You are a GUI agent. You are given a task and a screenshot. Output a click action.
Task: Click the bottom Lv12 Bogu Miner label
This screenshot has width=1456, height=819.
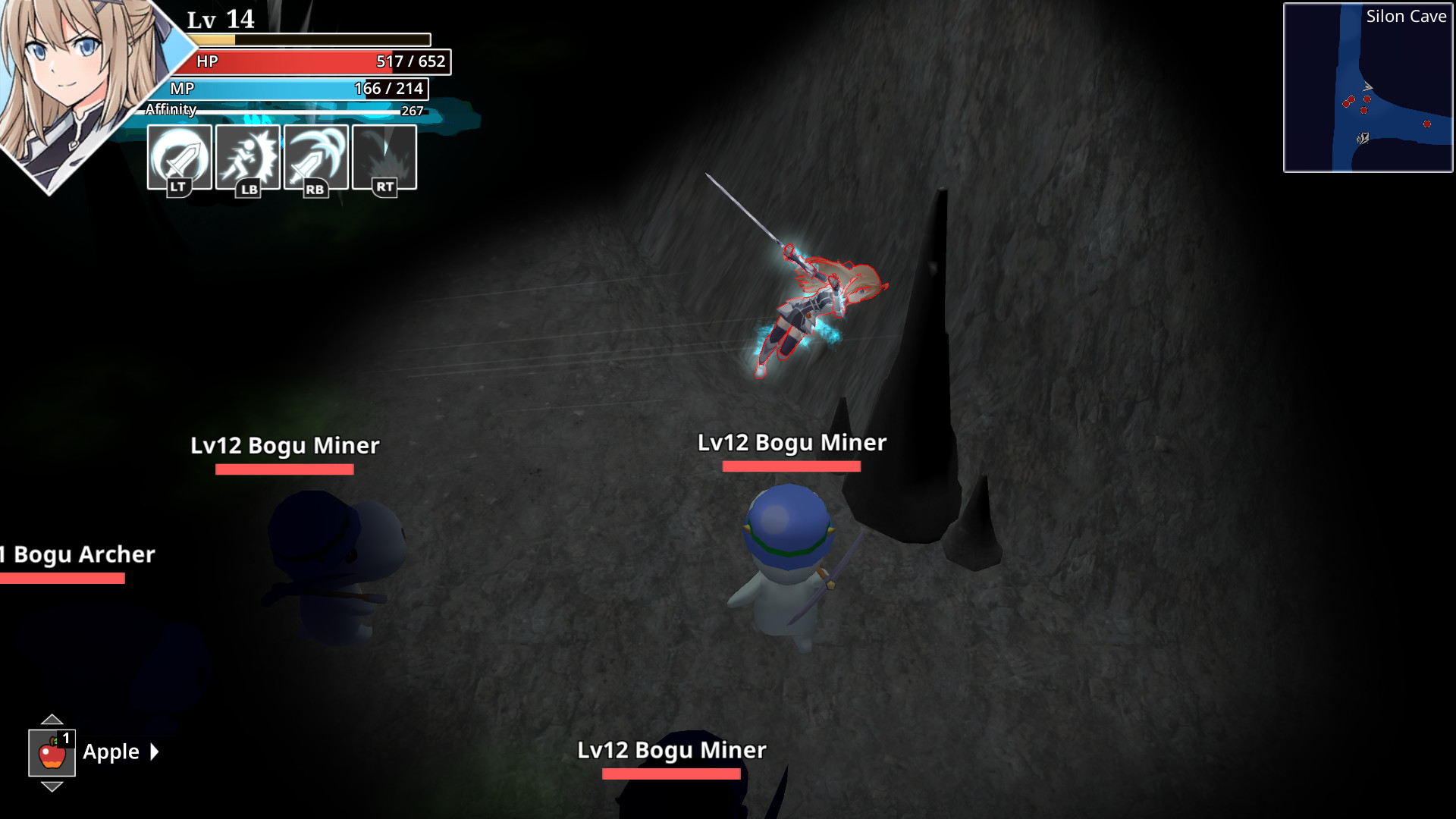point(671,751)
